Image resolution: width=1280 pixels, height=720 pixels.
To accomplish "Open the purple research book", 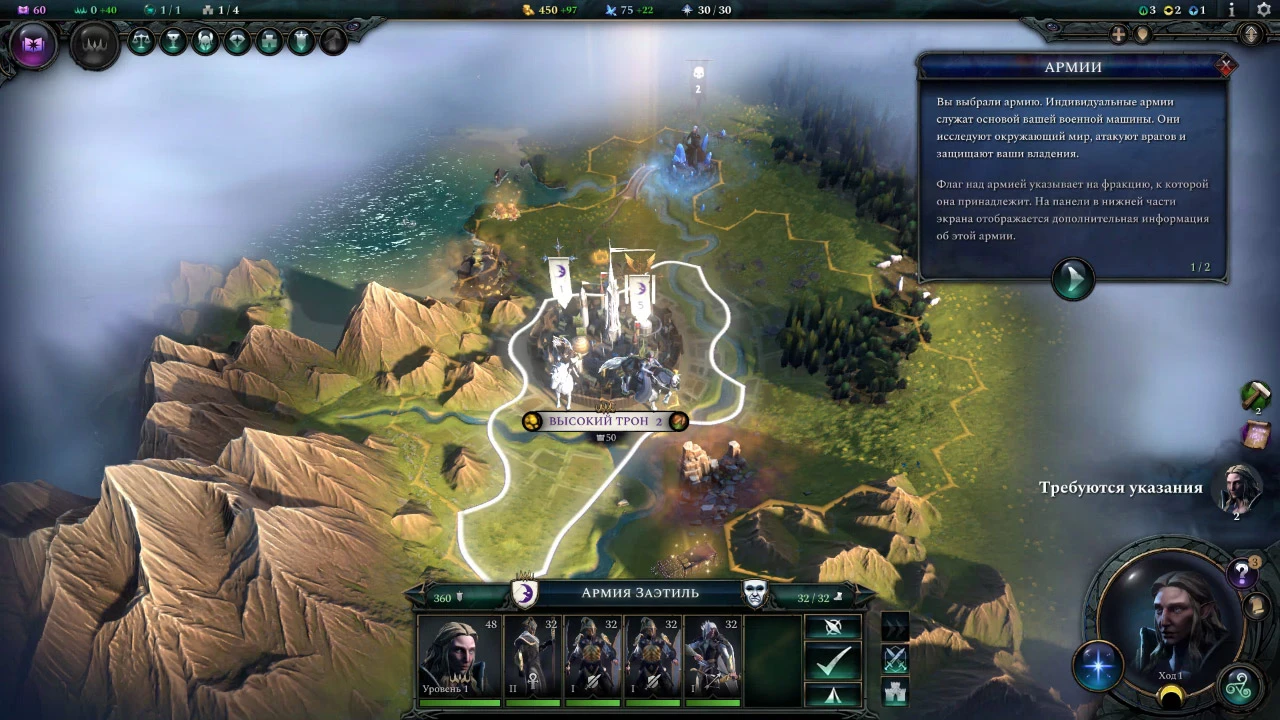I will (x=34, y=46).
